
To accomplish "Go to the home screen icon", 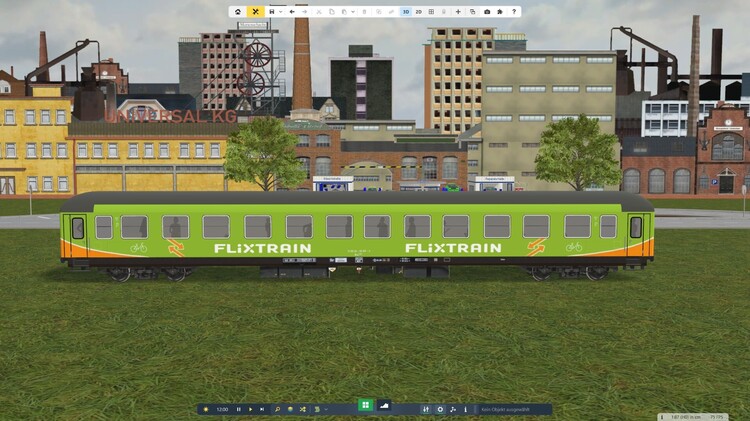I will tap(238, 12).
